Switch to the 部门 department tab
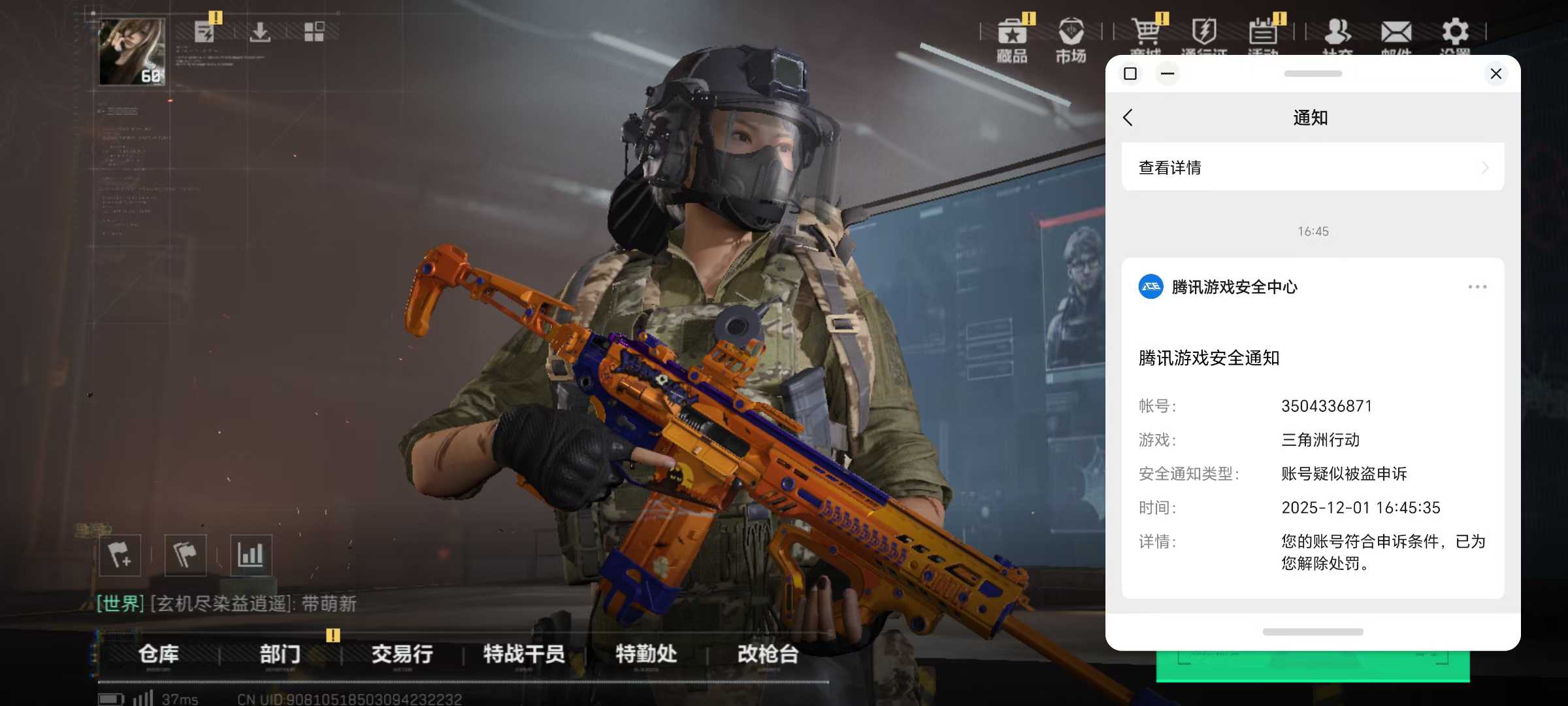This screenshot has width=1568, height=706. (280, 654)
